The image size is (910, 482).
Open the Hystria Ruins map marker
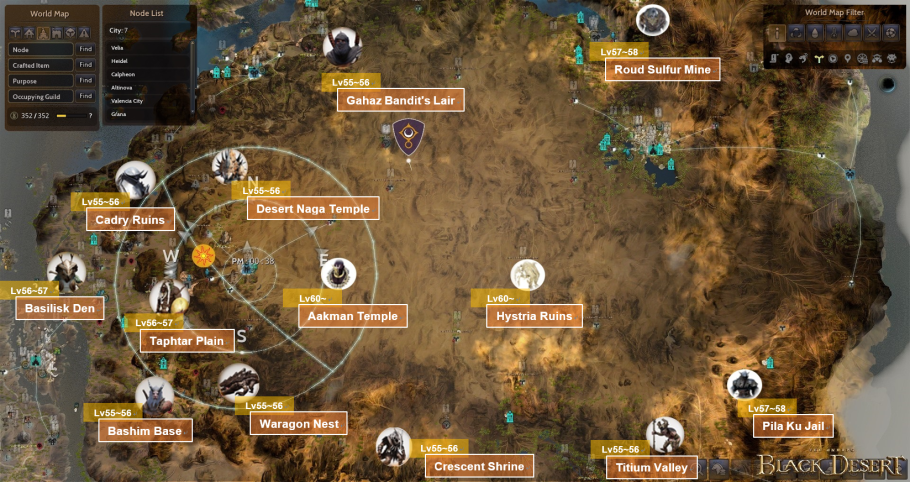tap(527, 275)
